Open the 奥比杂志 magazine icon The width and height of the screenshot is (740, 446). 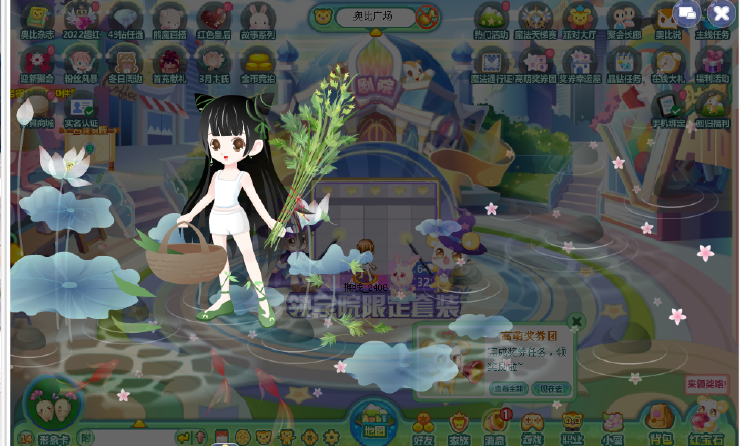click(x=38, y=18)
